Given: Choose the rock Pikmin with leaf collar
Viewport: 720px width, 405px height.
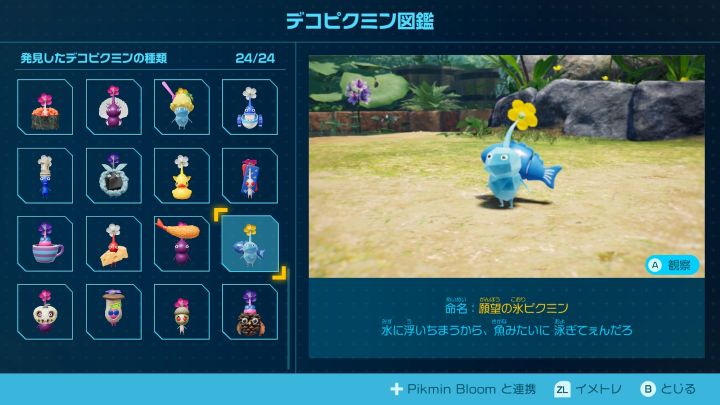Looking at the screenshot, I should pos(113,175).
